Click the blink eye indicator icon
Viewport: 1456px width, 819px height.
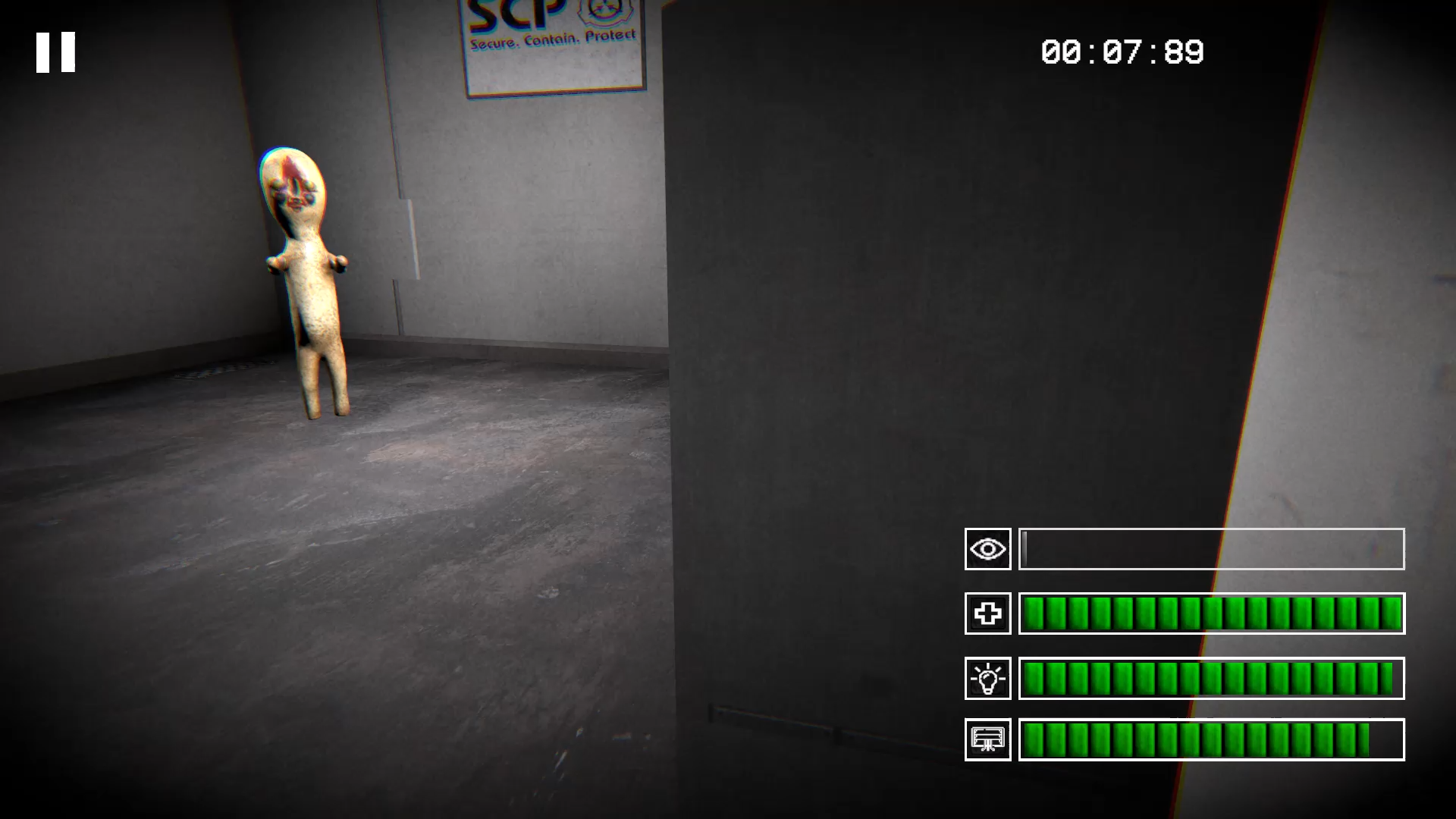987,548
